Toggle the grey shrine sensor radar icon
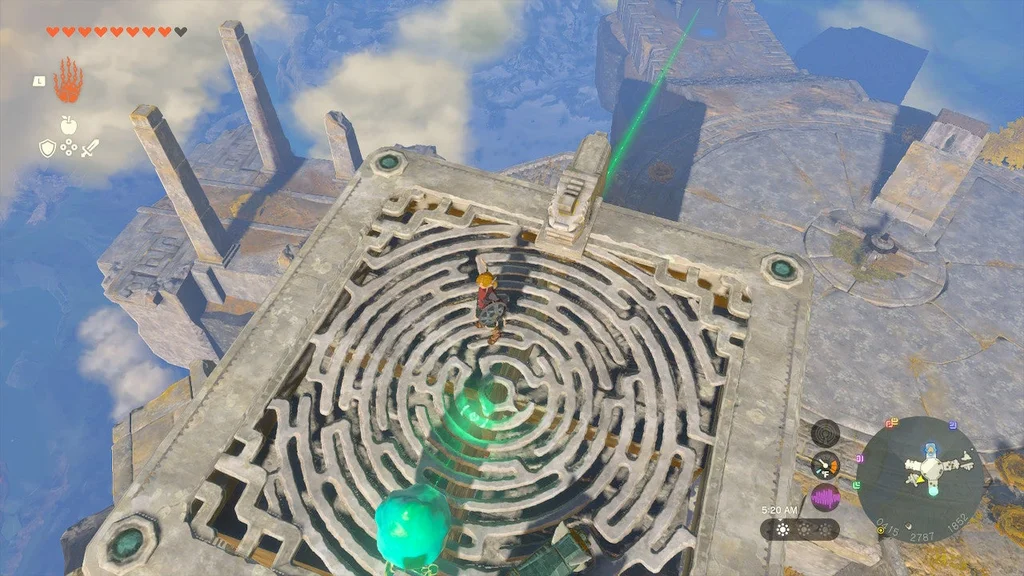The image size is (1024, 576). (x=825, y=433)
